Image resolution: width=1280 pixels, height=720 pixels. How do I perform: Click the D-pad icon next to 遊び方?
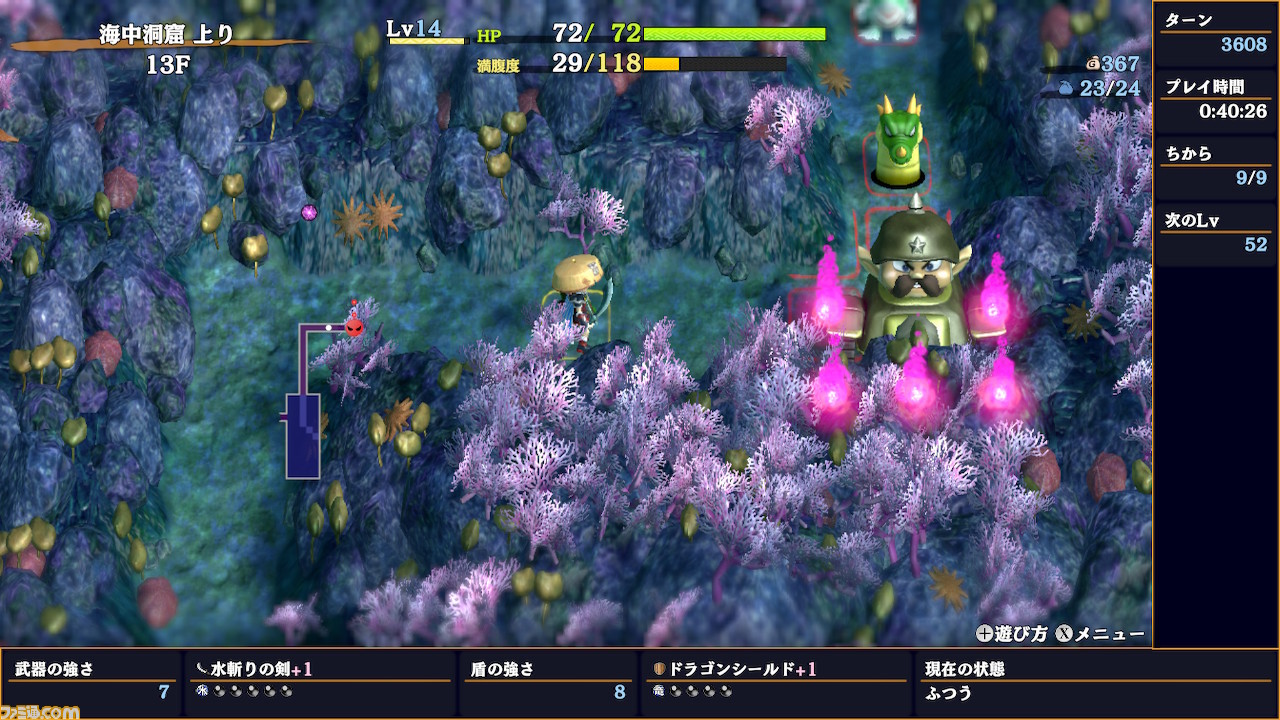[986, 632]
